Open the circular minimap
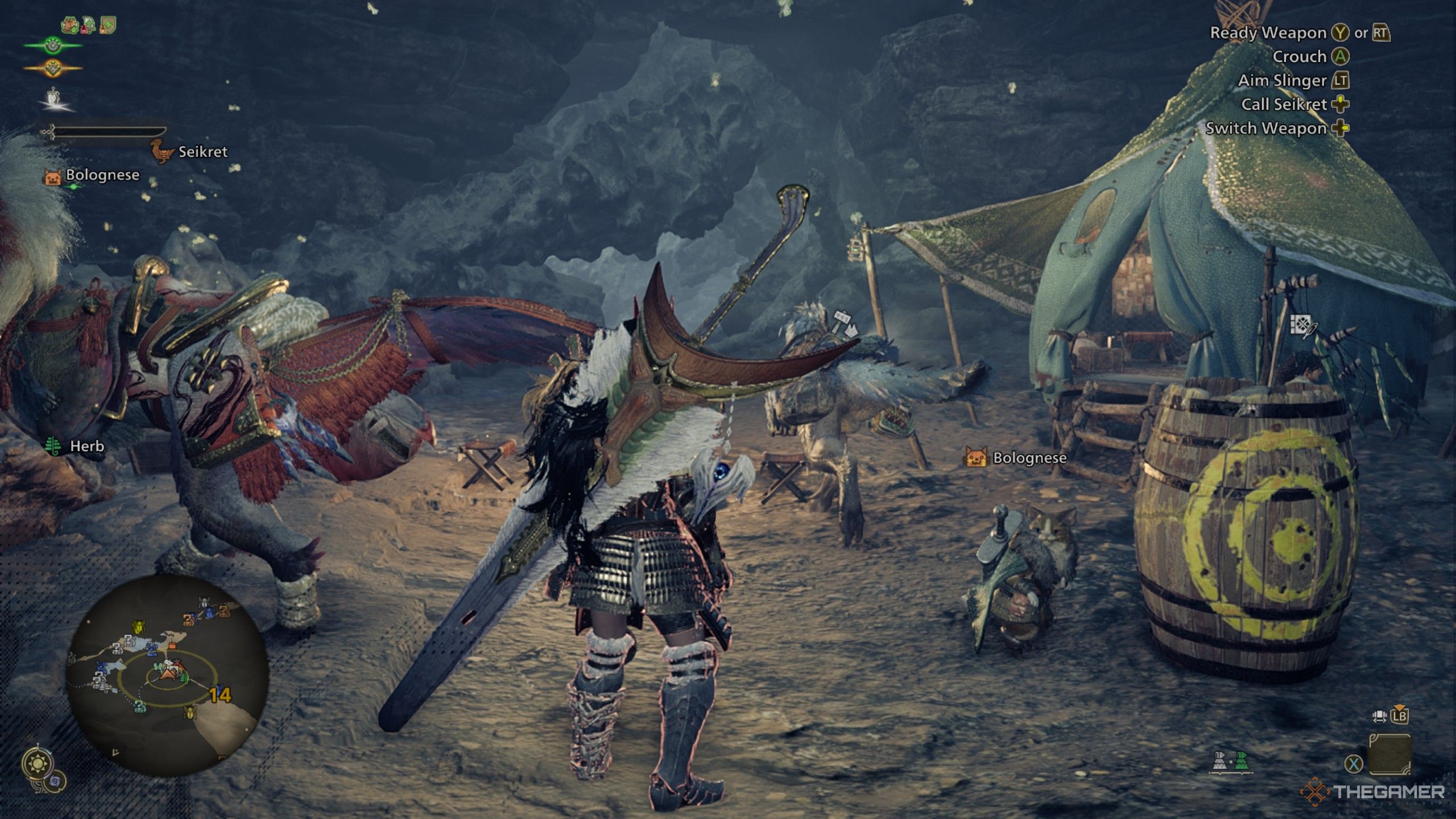1456x819 pixels. 167,675
